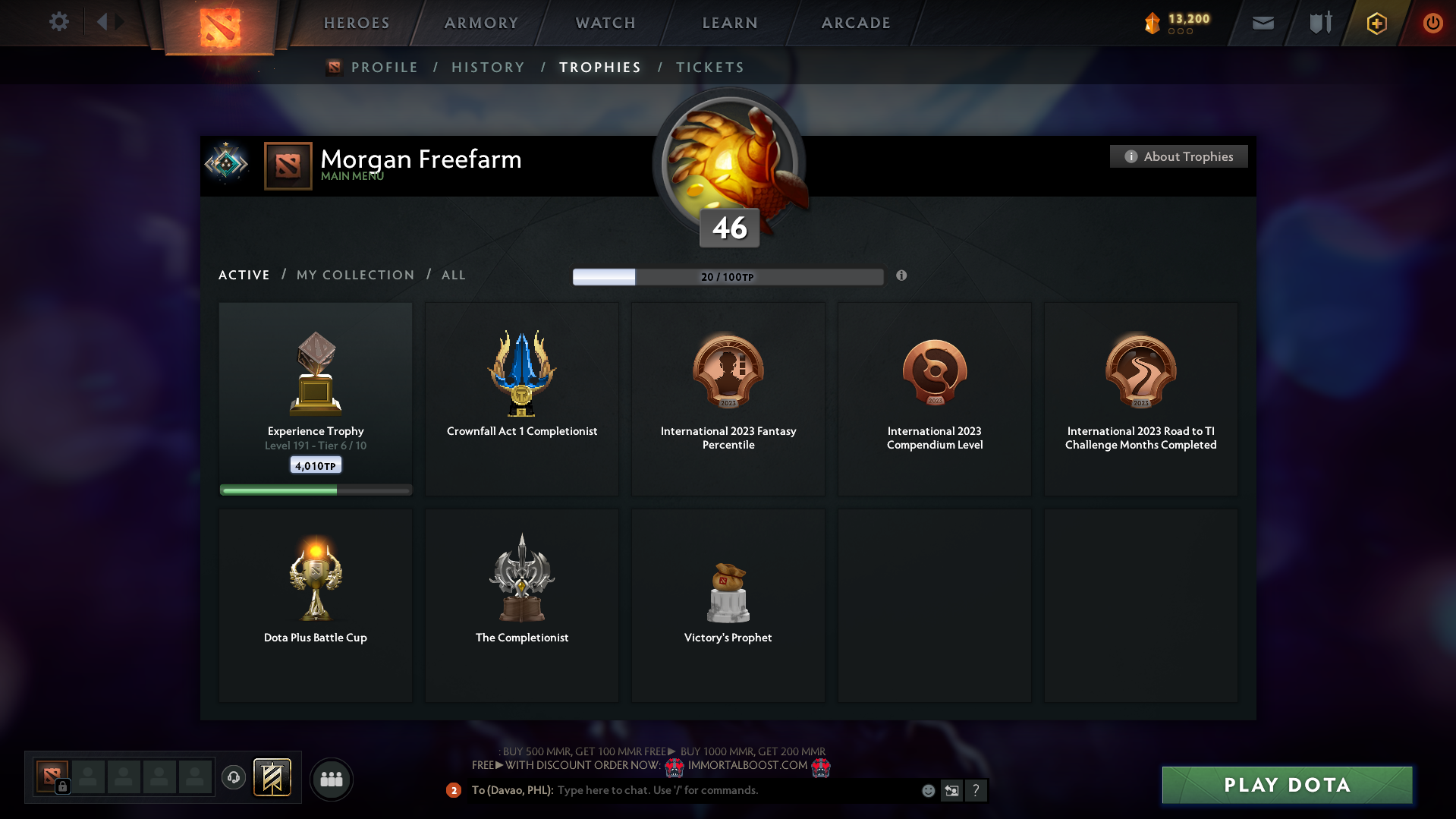Click the 20/100TP progress bar
The image size is (1456, 819).
pos(728,276)
